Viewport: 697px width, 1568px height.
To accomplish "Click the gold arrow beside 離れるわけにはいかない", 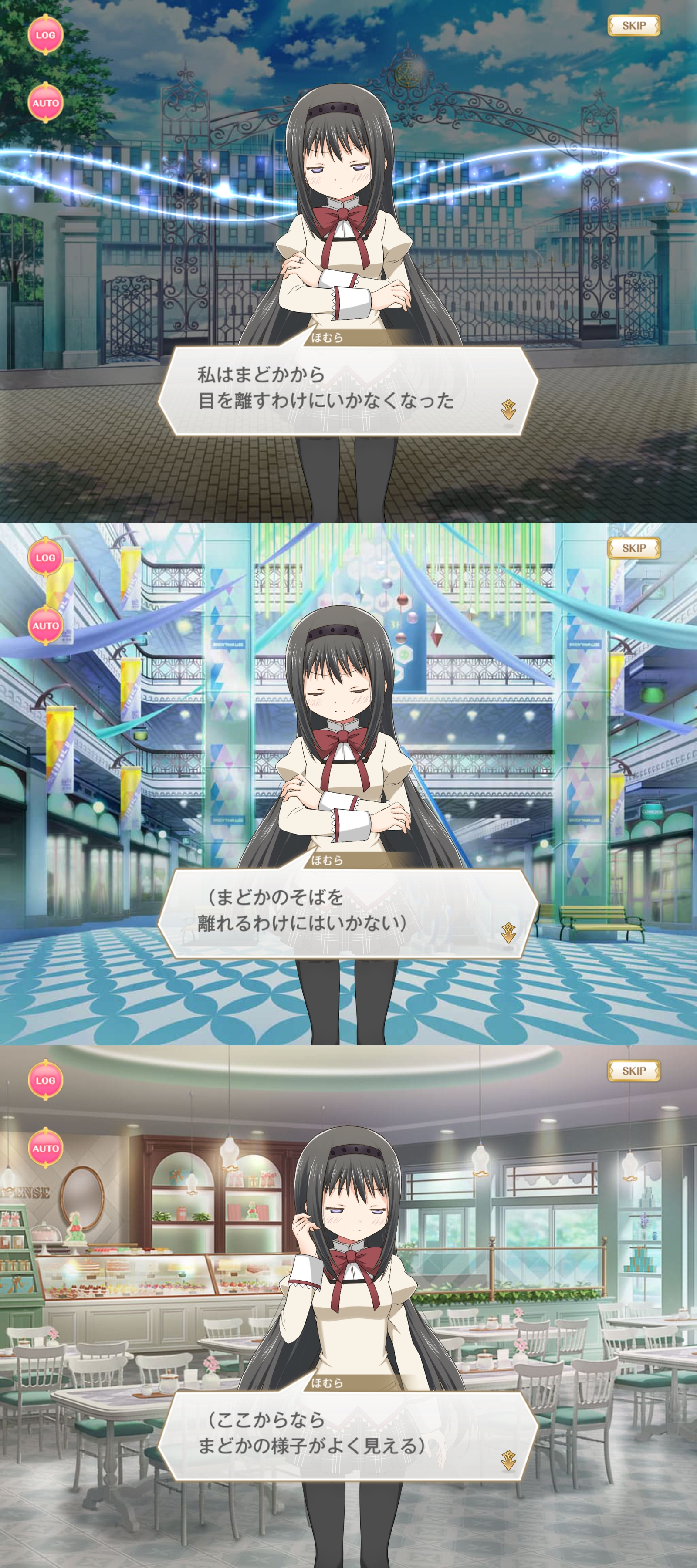I will tap(508, 932).
